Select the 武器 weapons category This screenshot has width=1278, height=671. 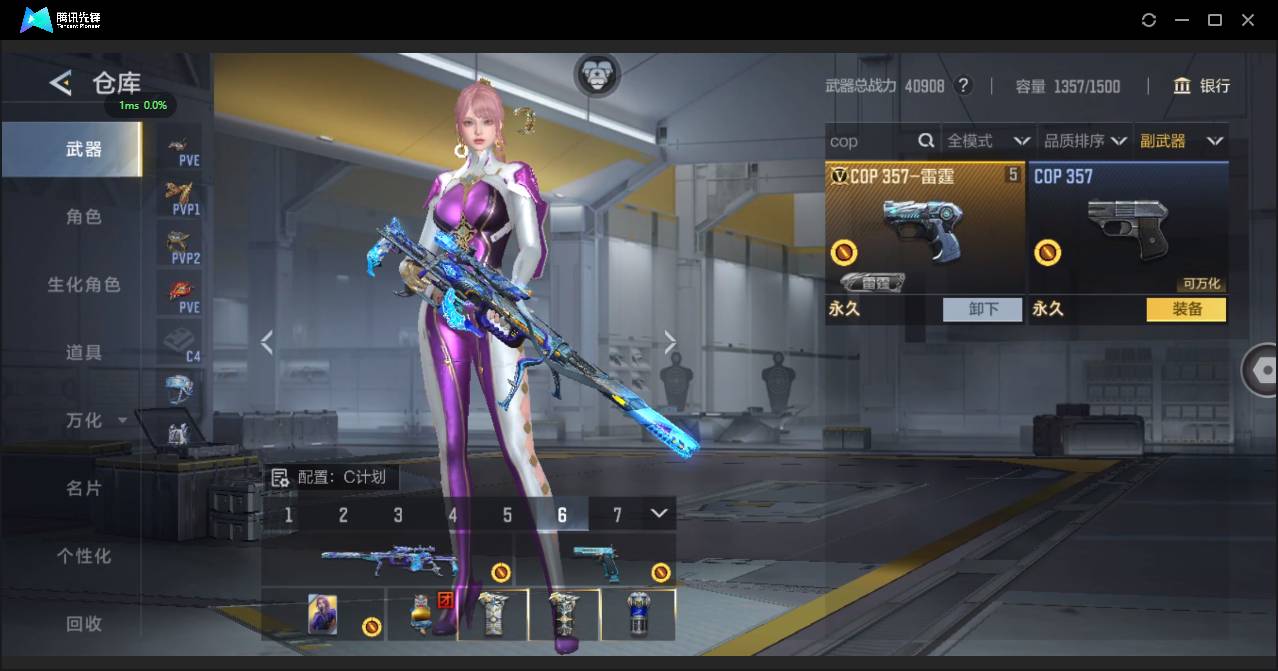(84, 149)
